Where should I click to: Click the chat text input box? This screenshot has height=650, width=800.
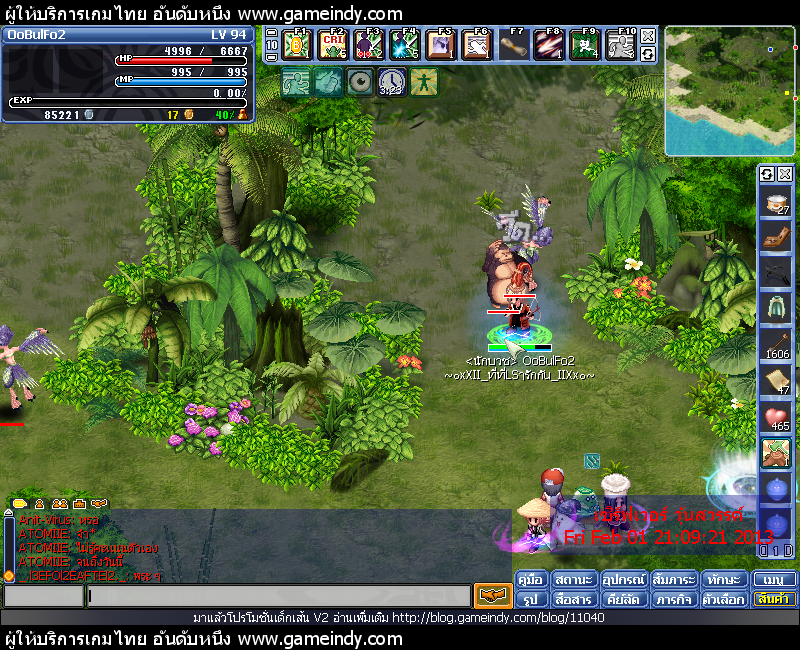278,596
